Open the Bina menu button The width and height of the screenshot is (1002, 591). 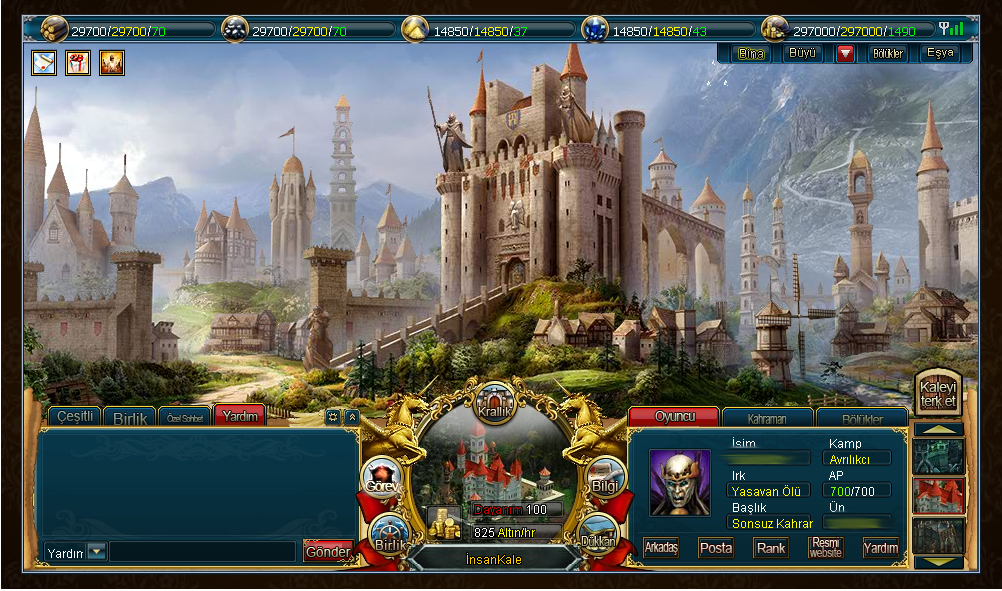pyautogui.click(x=750, y=53)
